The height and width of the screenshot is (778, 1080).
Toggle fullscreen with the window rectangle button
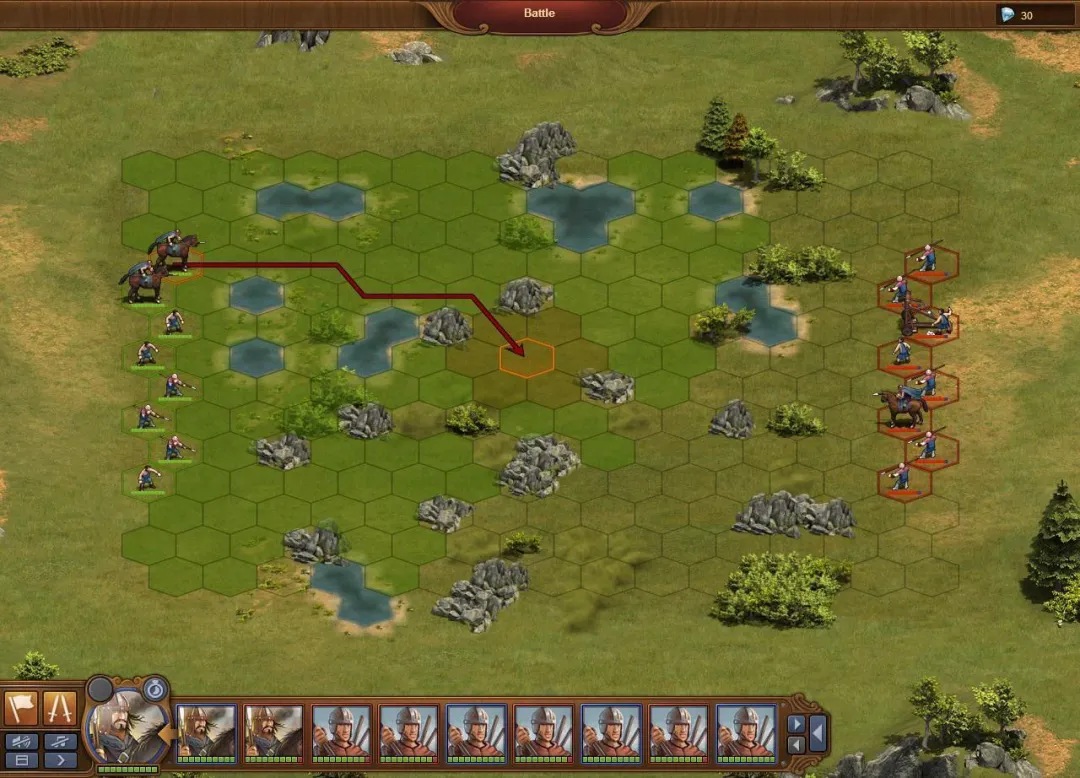[20, 761]
